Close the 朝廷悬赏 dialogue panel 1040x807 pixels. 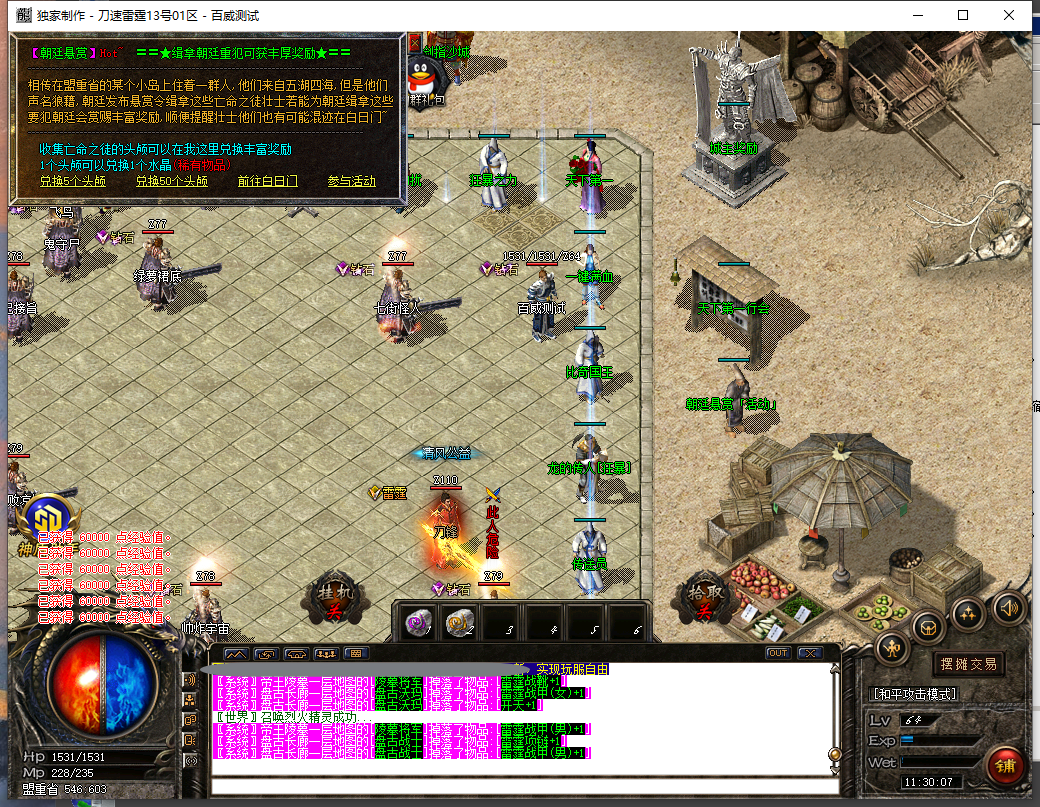point(416,43)
